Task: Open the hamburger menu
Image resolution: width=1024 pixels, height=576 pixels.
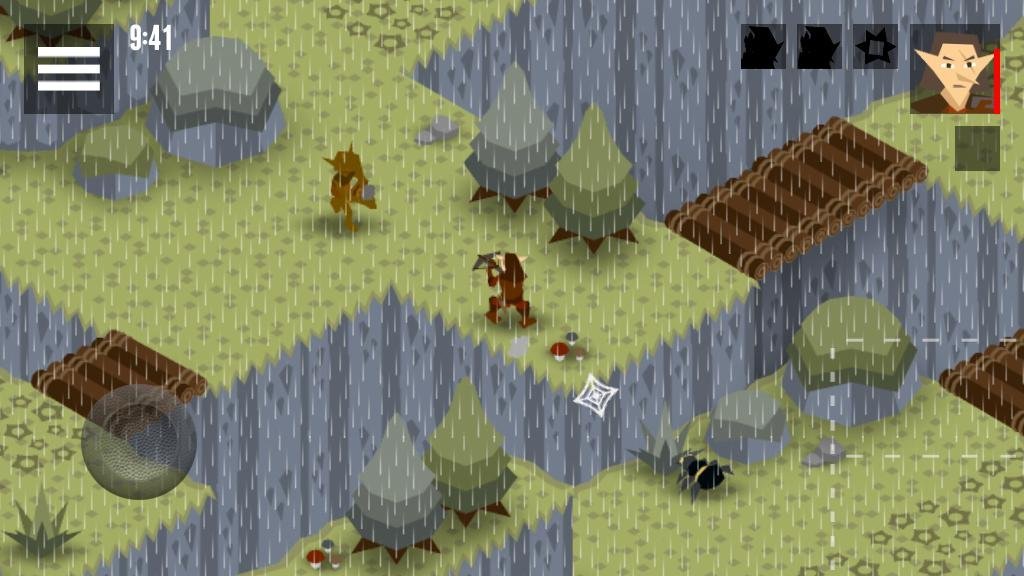Action: click(68, 68)
